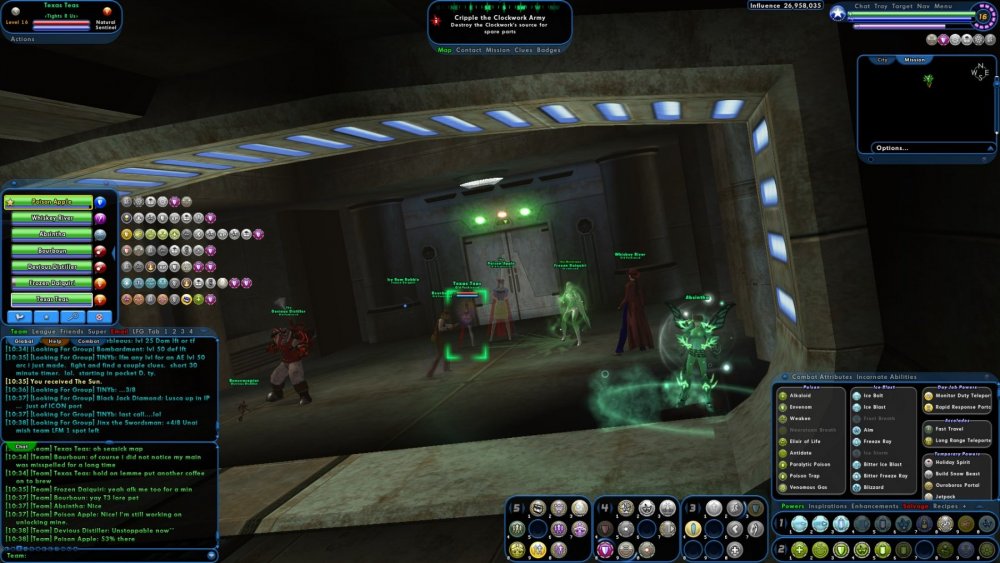Show the Badges window
This screenshot has width=1000, height=563.
[549, 50]
